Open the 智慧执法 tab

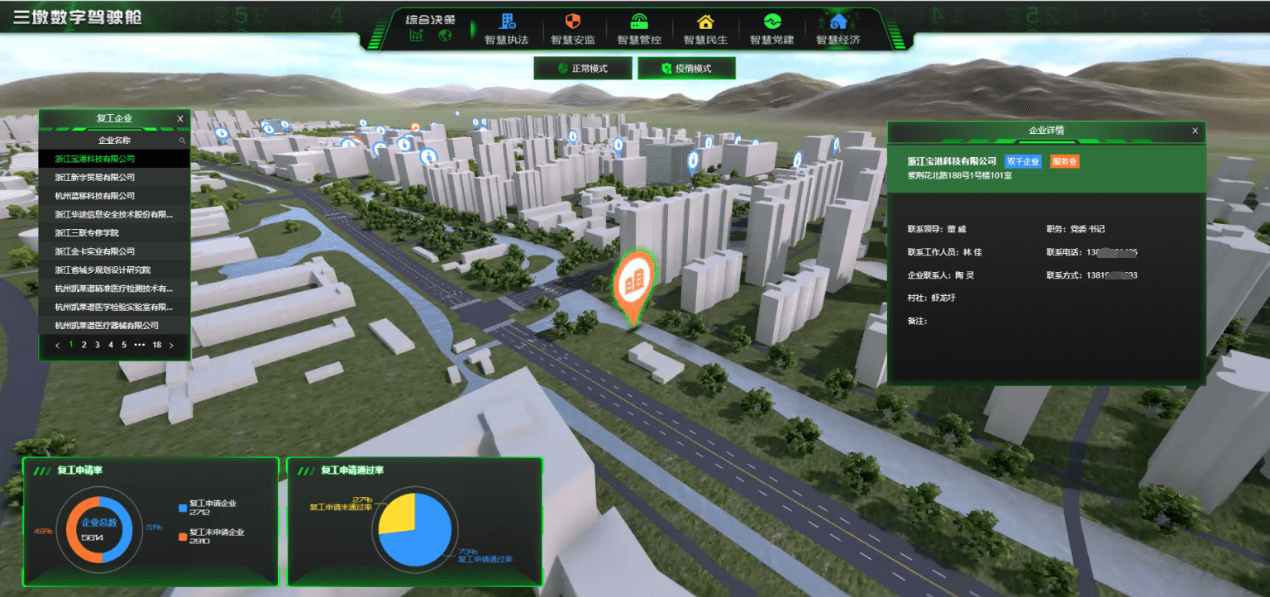[506, 29]
